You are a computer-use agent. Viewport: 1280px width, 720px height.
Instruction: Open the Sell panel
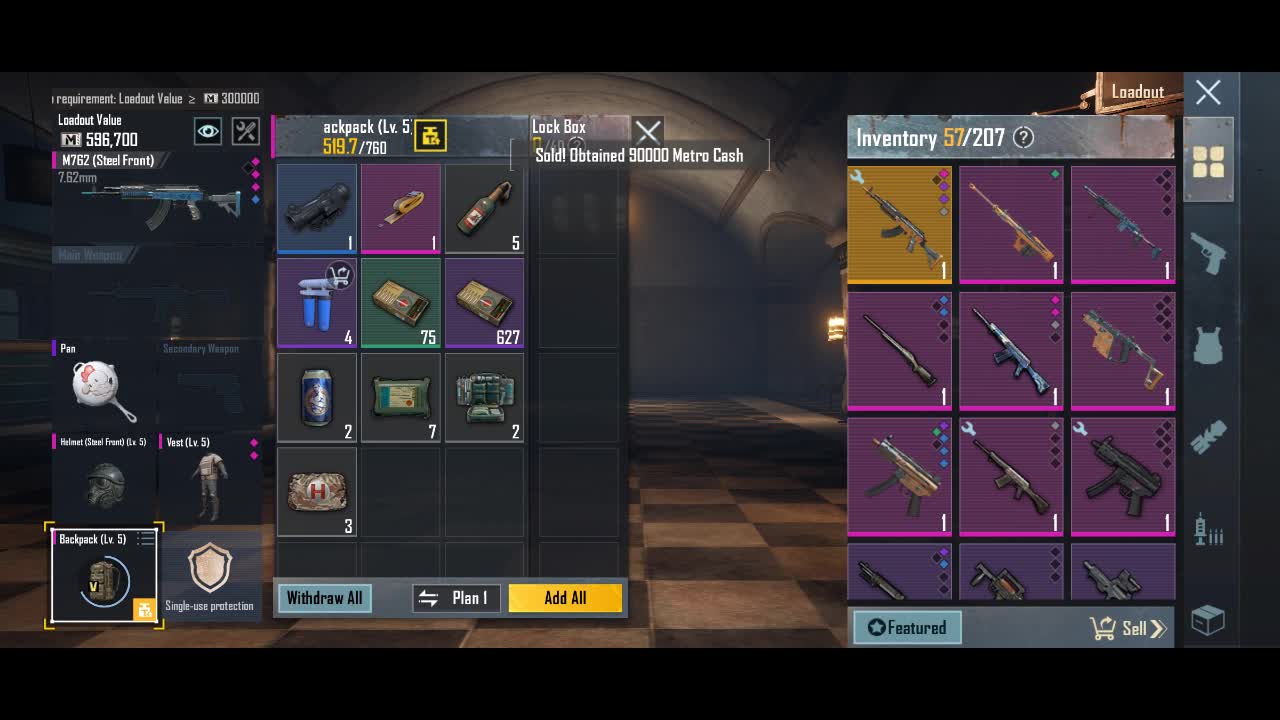[x=1130, y=628]
